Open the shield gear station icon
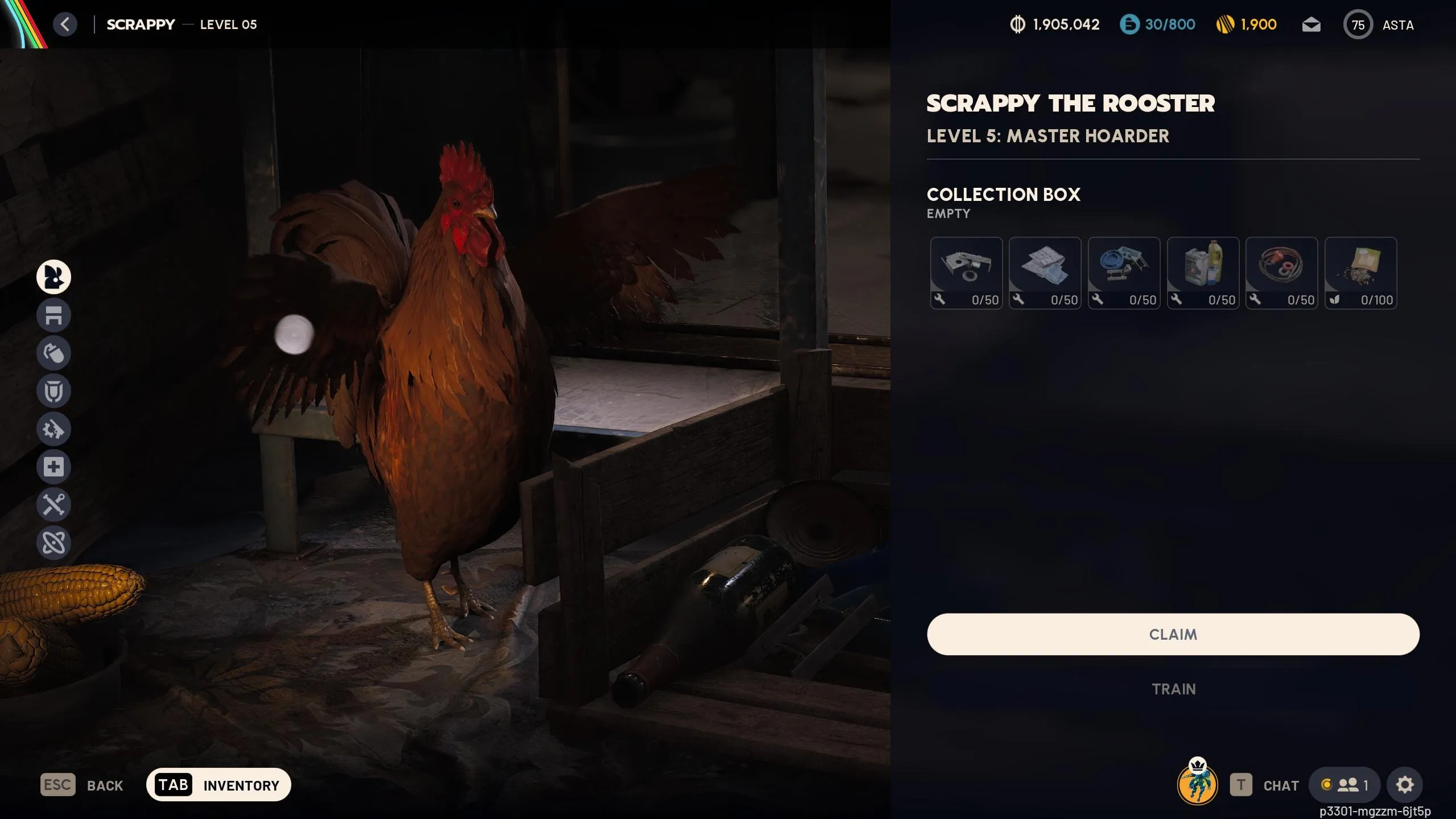Viewport: 1456px width, 819px height. 53,391
